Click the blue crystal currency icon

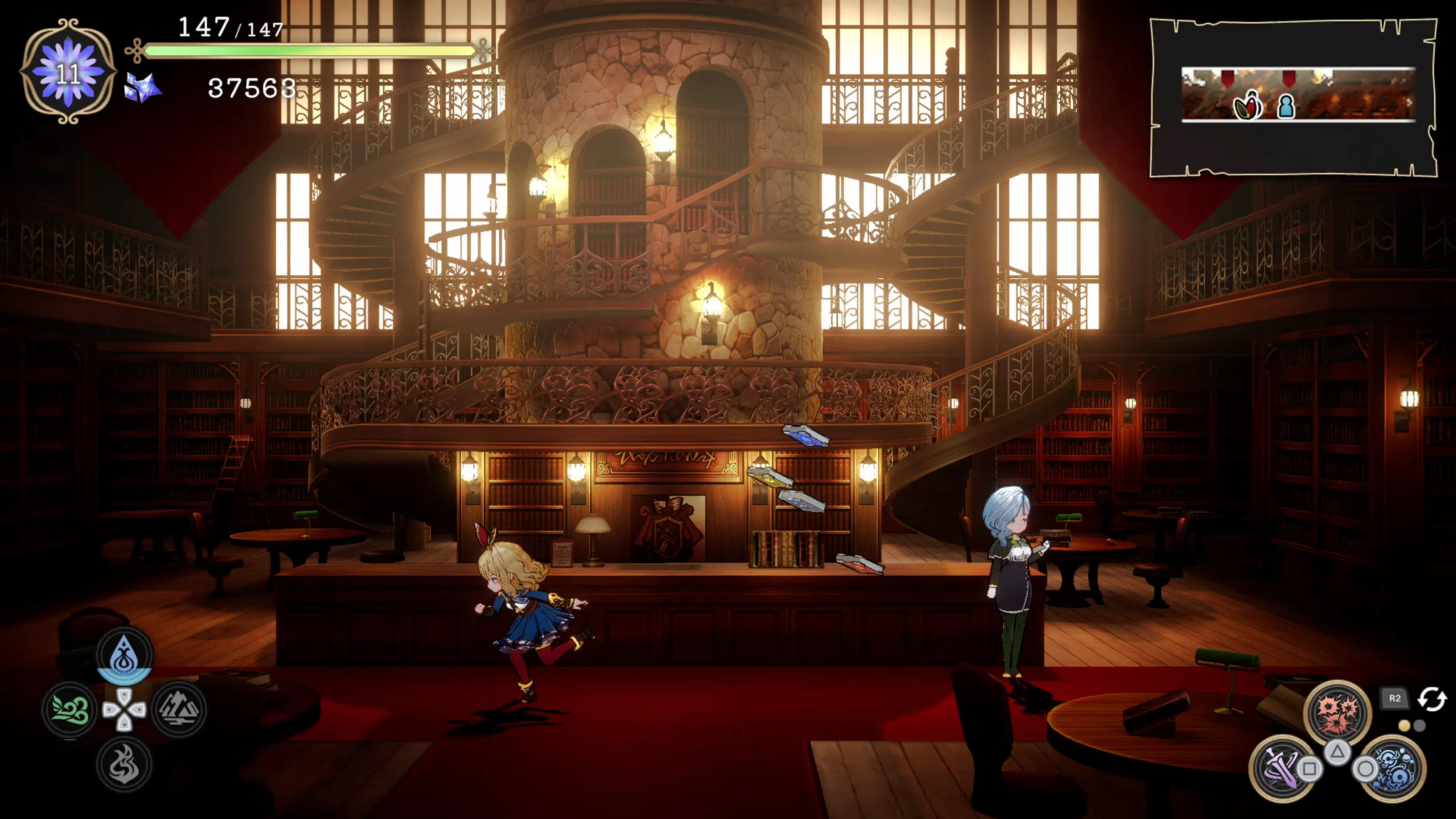143,88
